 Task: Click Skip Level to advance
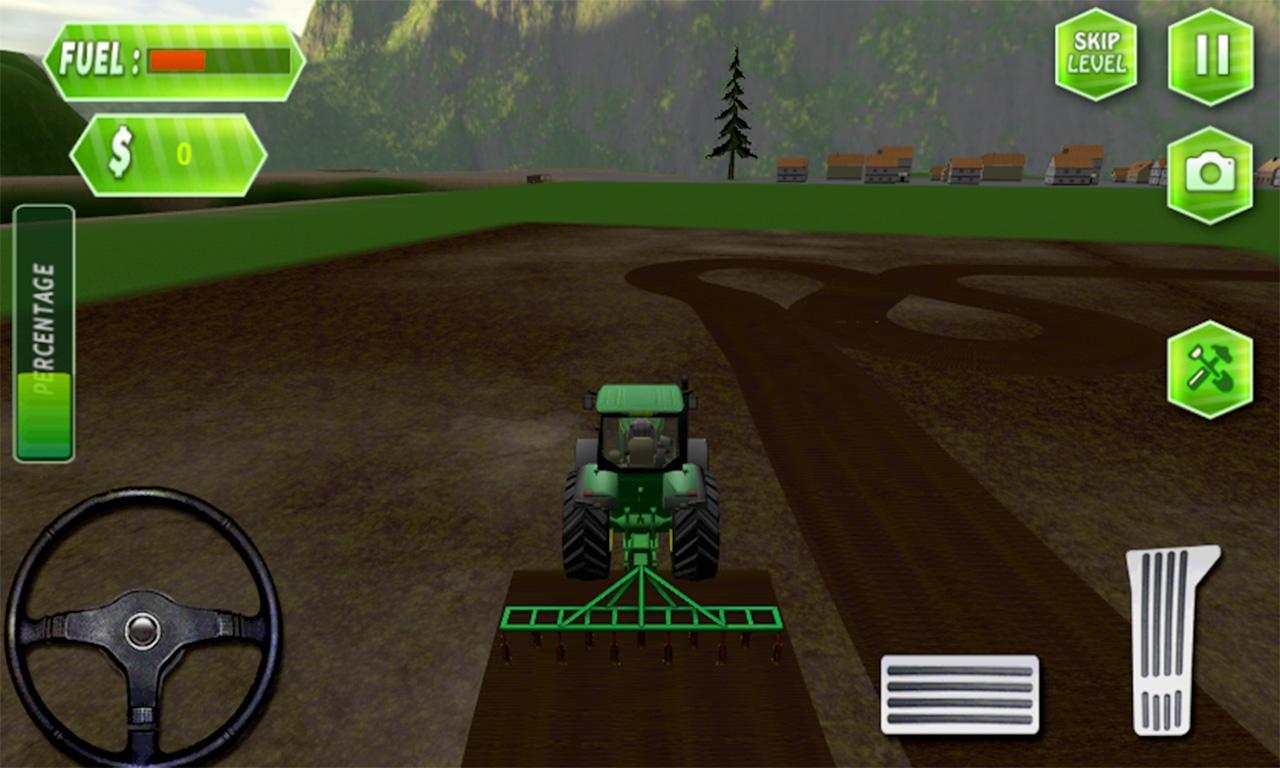coord(1097,52)
